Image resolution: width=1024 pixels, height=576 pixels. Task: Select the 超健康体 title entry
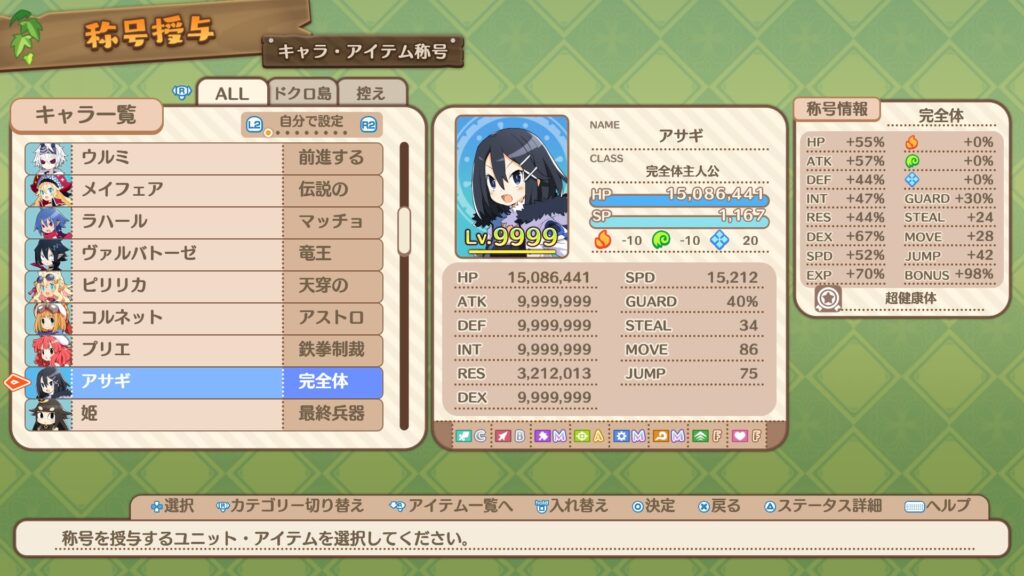[x=910, y=298]
